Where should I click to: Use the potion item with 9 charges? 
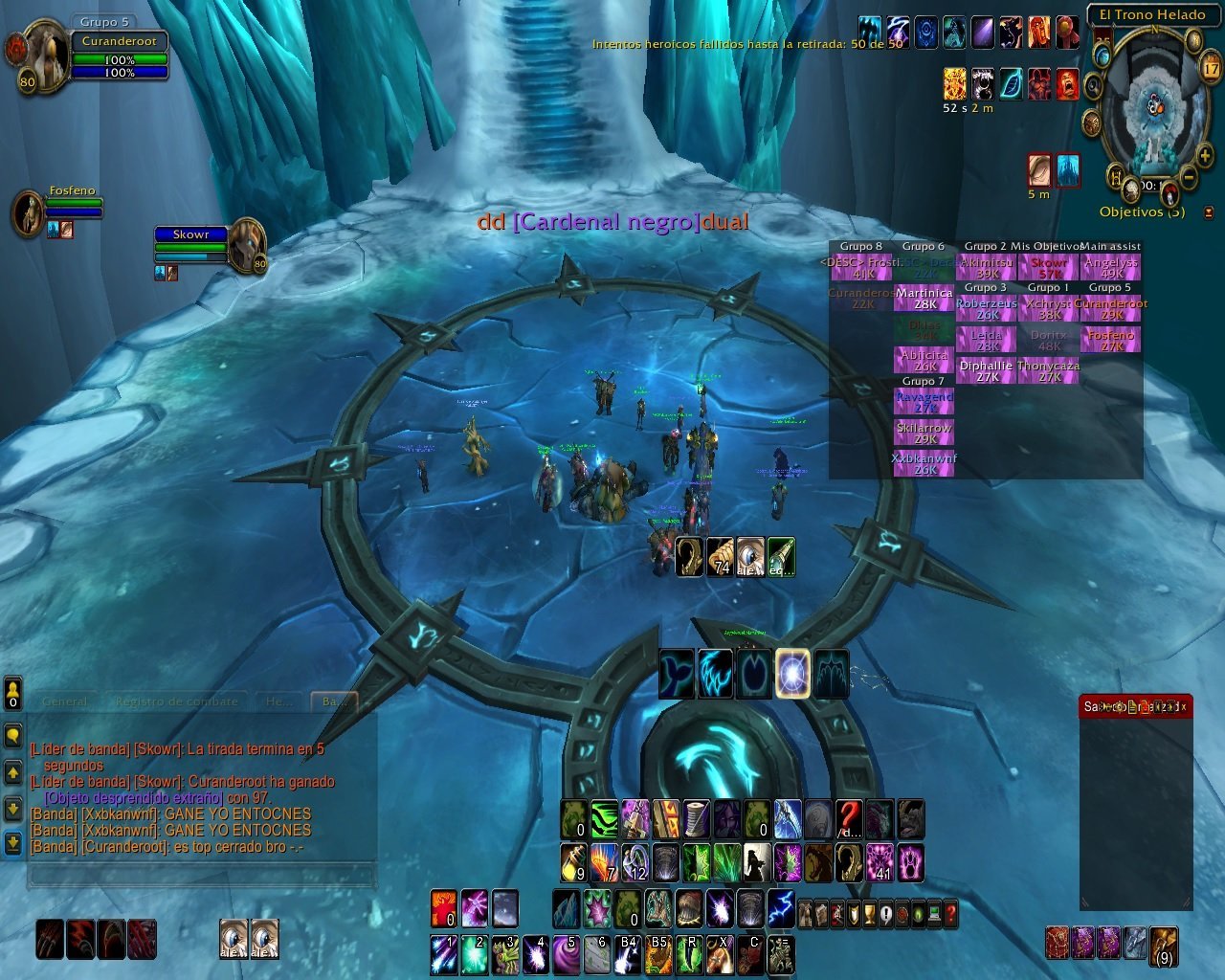[574, 862]
